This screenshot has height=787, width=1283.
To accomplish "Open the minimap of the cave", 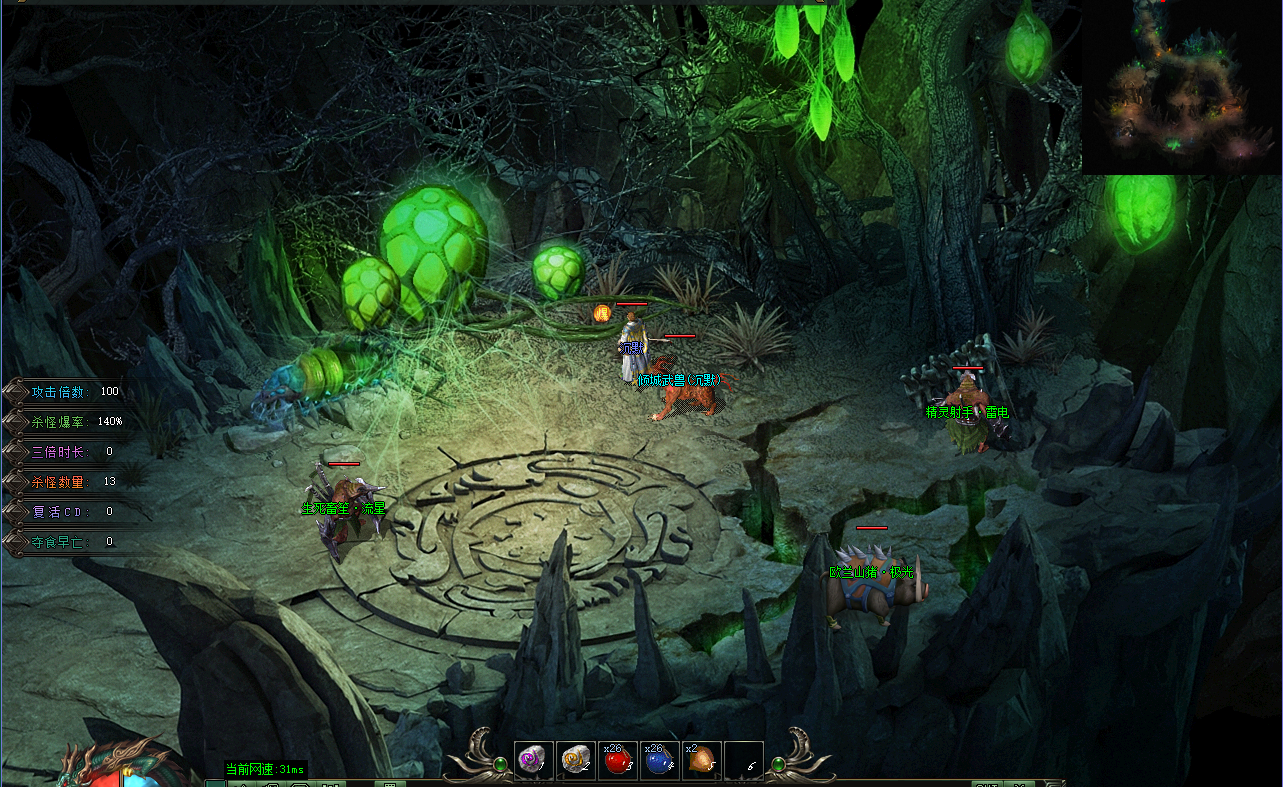I will pyautogui.click(x=1181, y=87).
